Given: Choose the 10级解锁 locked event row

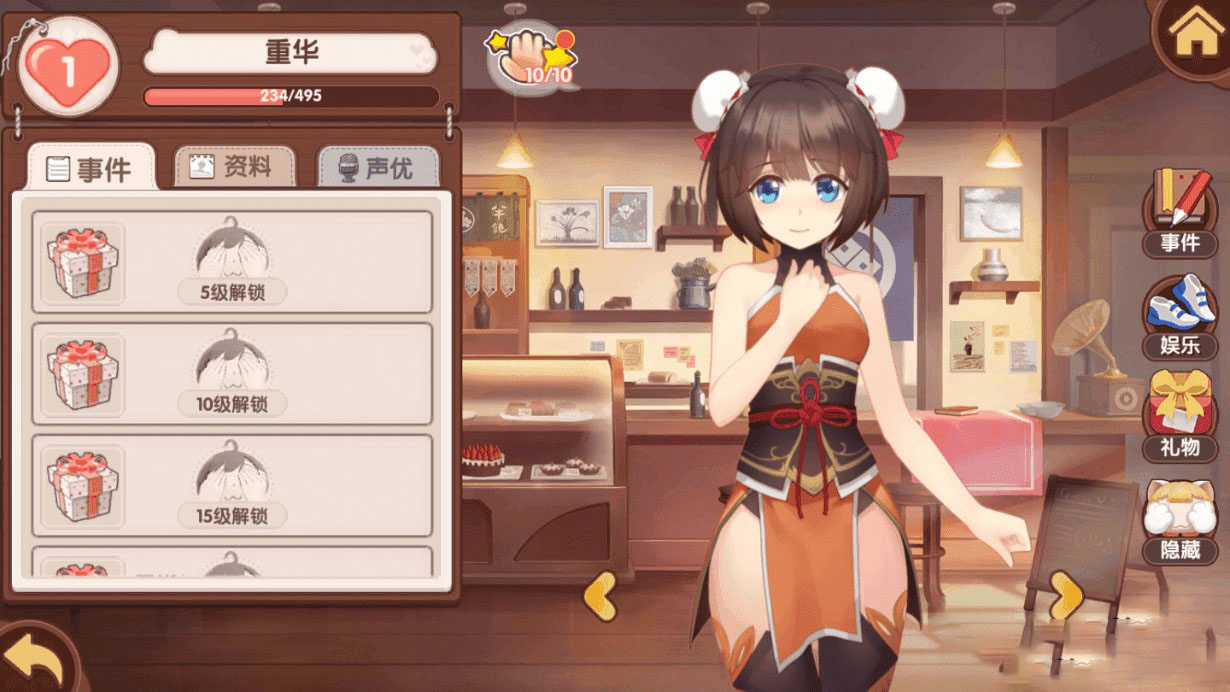Looking at the screenshot, I should click(232, 374).
